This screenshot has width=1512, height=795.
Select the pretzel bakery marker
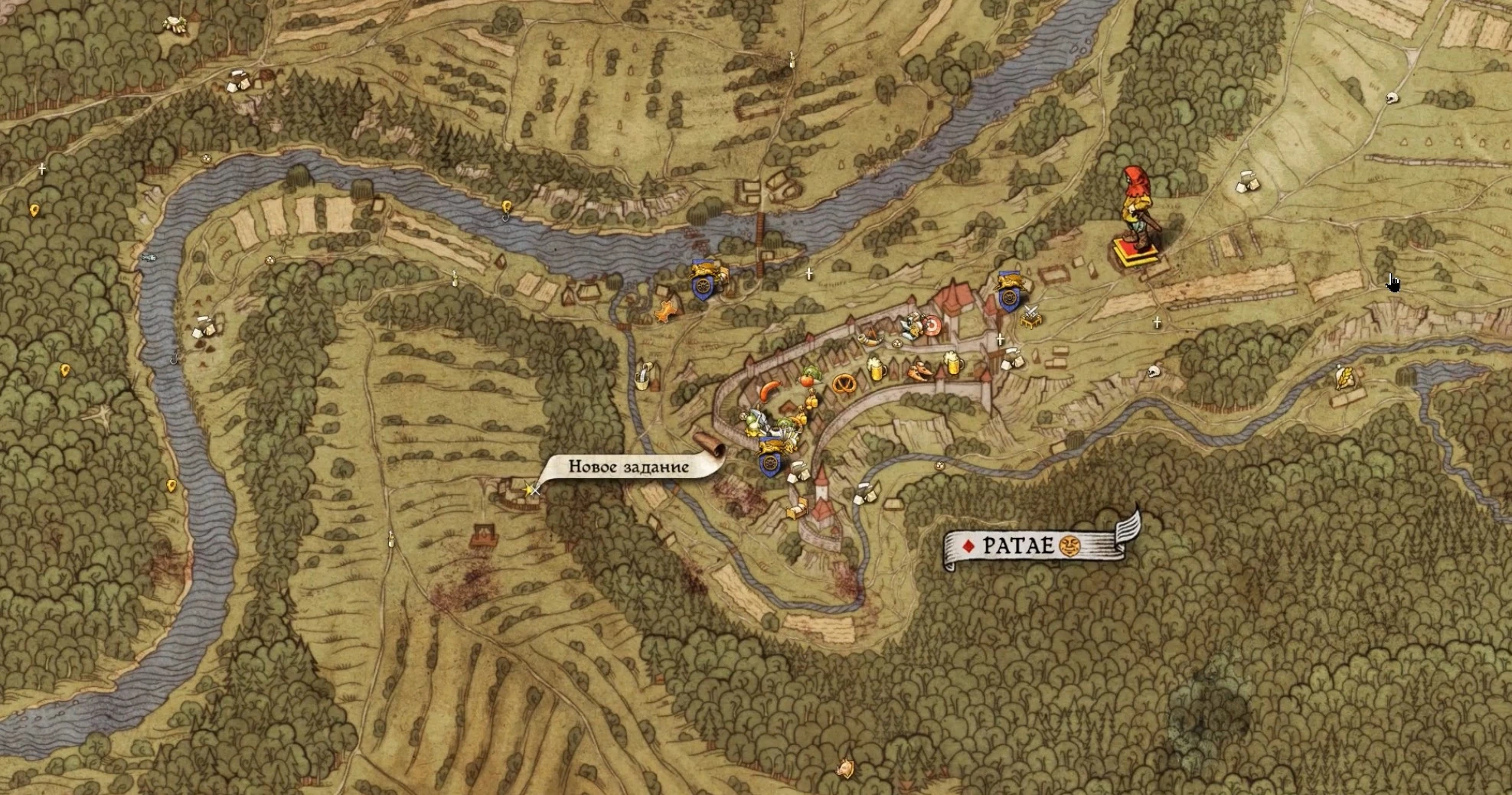tap(844, 383)
